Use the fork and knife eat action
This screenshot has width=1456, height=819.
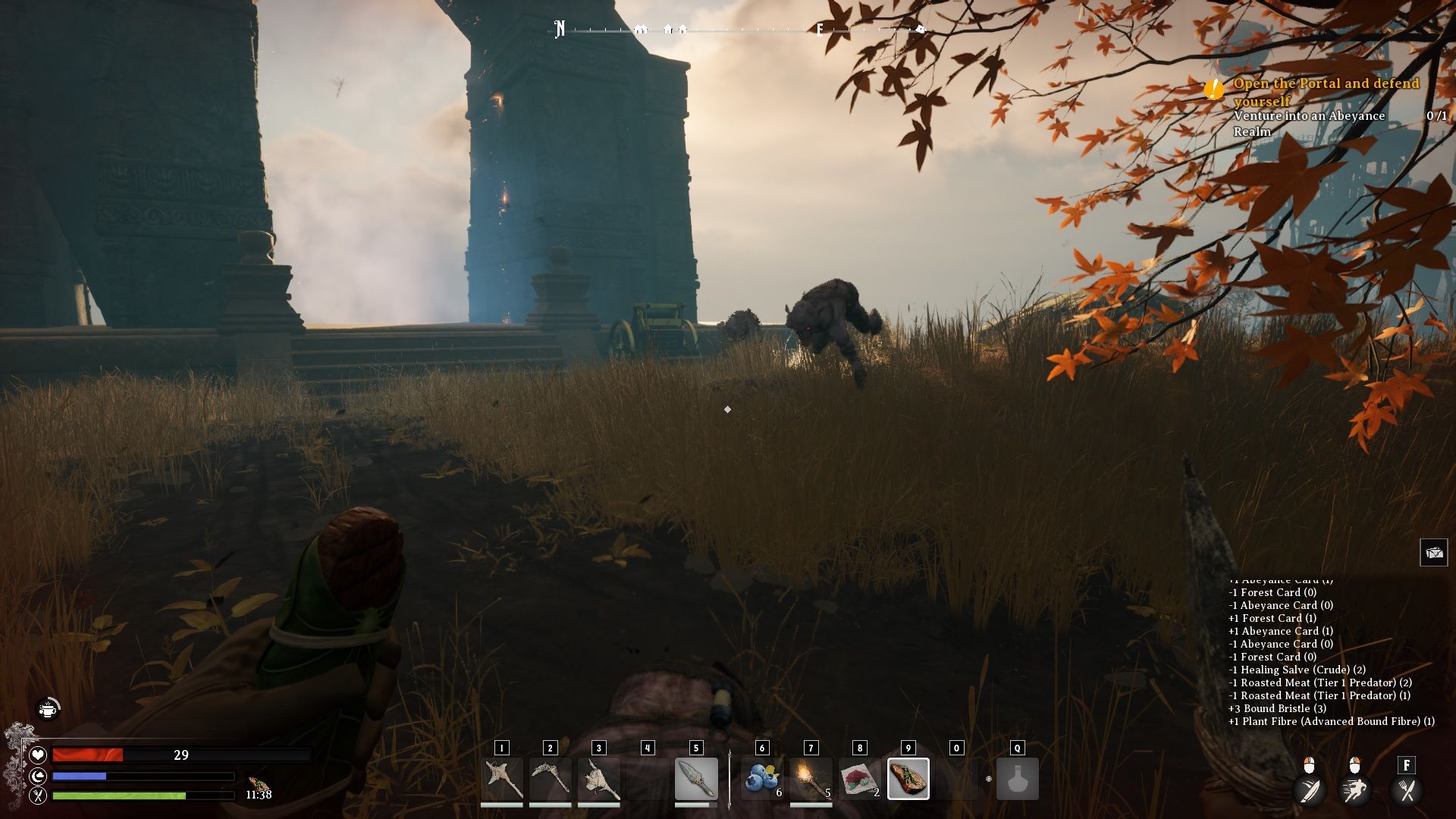(x=1407, y=790)
